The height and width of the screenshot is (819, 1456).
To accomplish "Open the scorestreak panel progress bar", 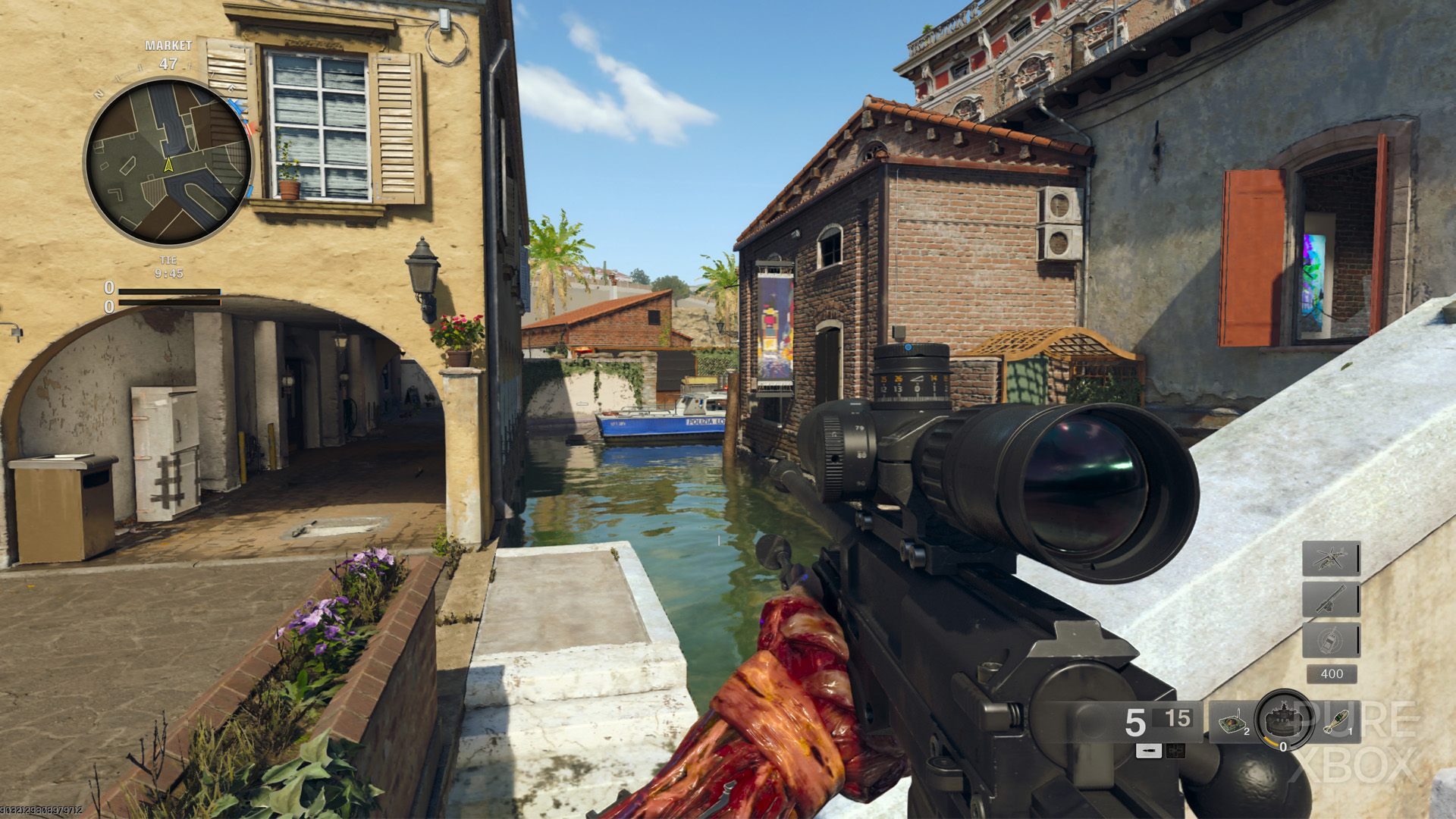I will pos(1357,559).
